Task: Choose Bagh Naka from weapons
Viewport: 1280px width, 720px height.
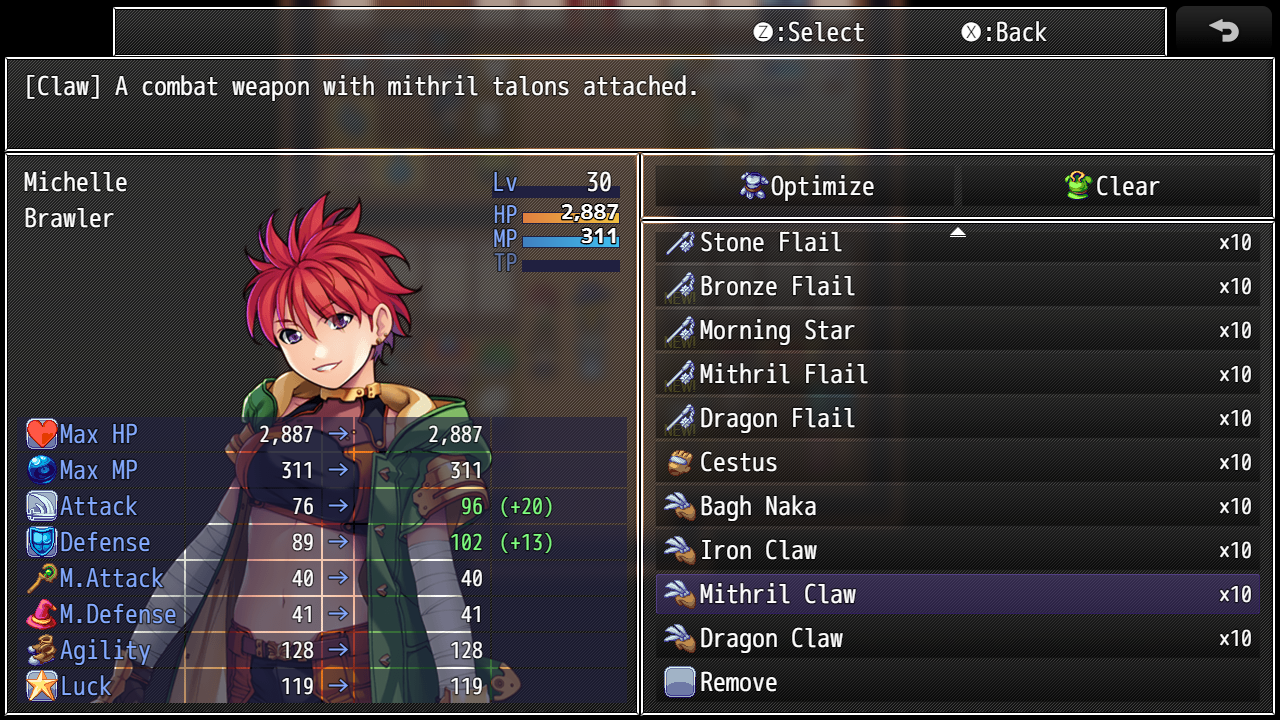Action: coord(957,507)
